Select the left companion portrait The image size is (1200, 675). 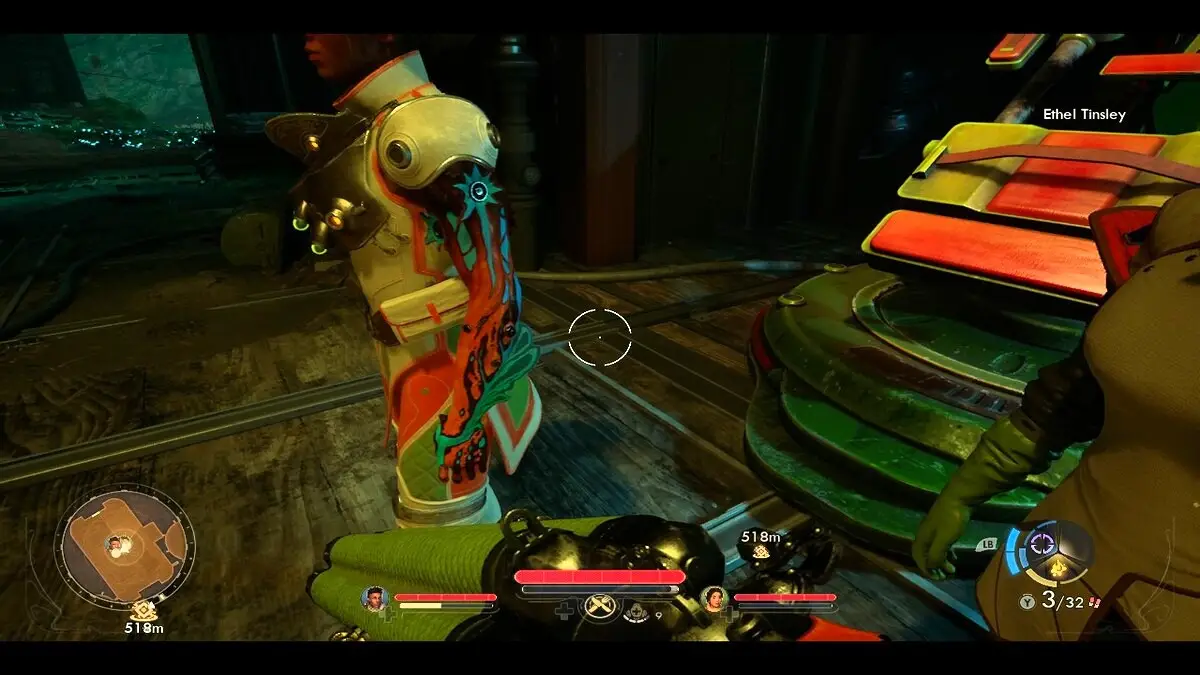375,598
